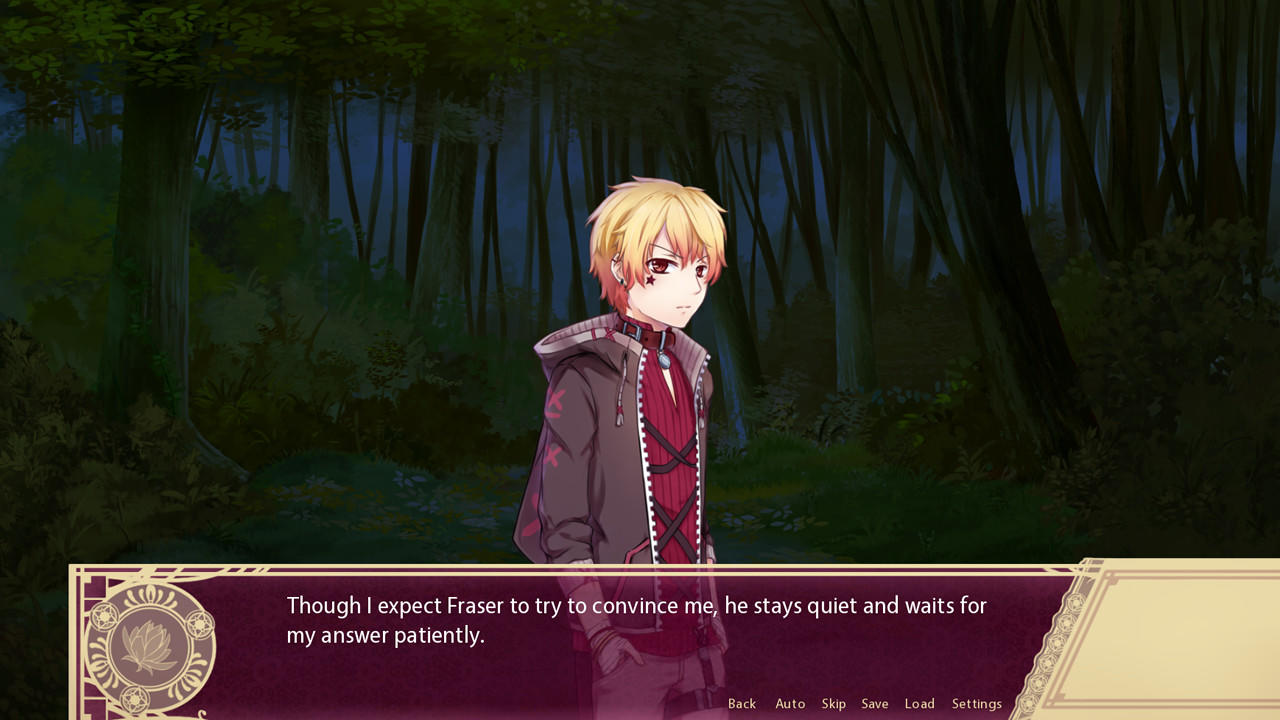Open the Save screen

click(874, 703)
